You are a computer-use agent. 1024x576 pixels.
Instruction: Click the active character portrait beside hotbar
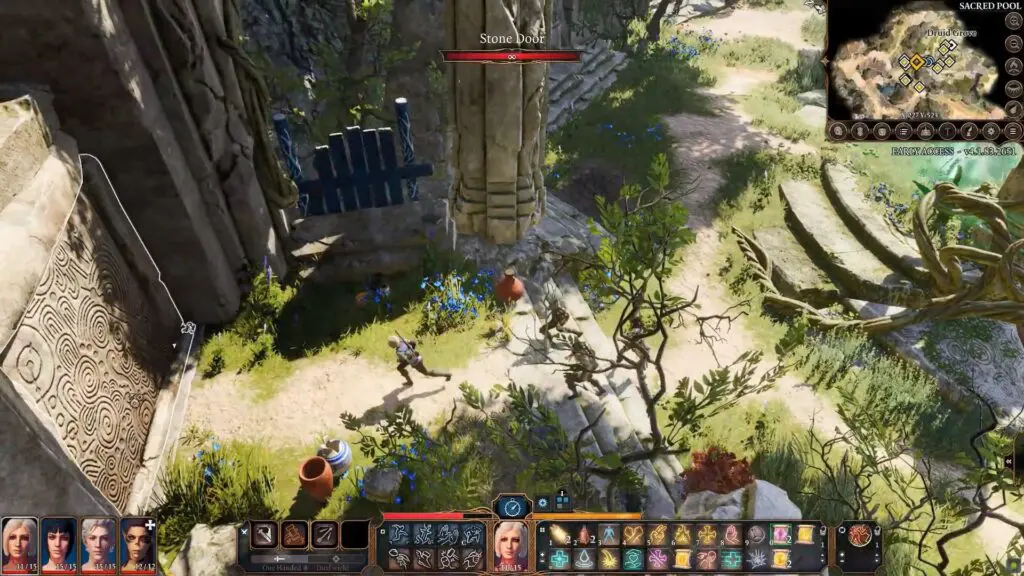click(512, 542)
